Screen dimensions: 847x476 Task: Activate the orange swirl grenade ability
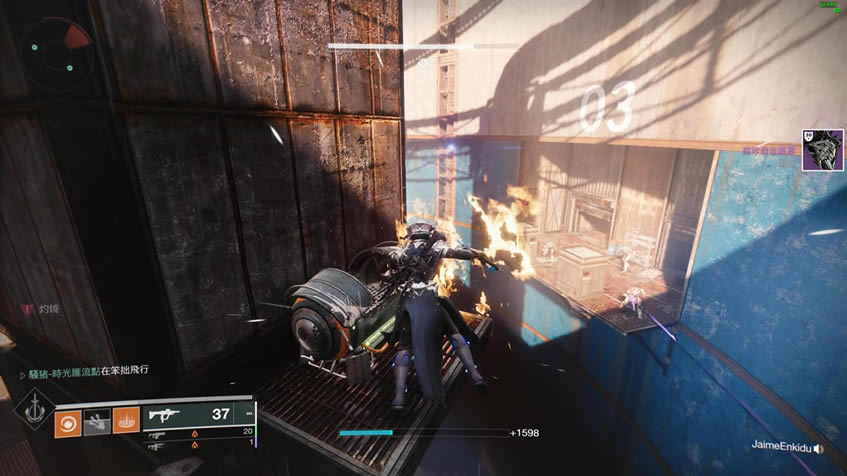[67, 421]
